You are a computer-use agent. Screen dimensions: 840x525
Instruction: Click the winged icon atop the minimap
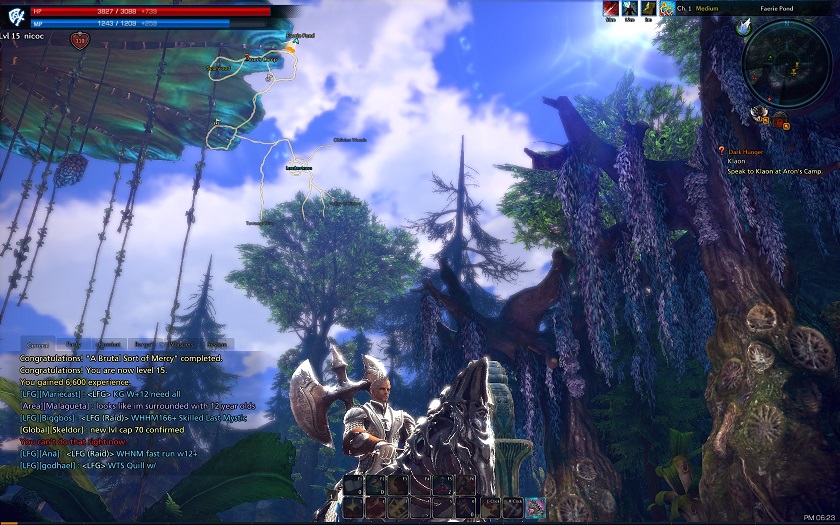point(744,28)
